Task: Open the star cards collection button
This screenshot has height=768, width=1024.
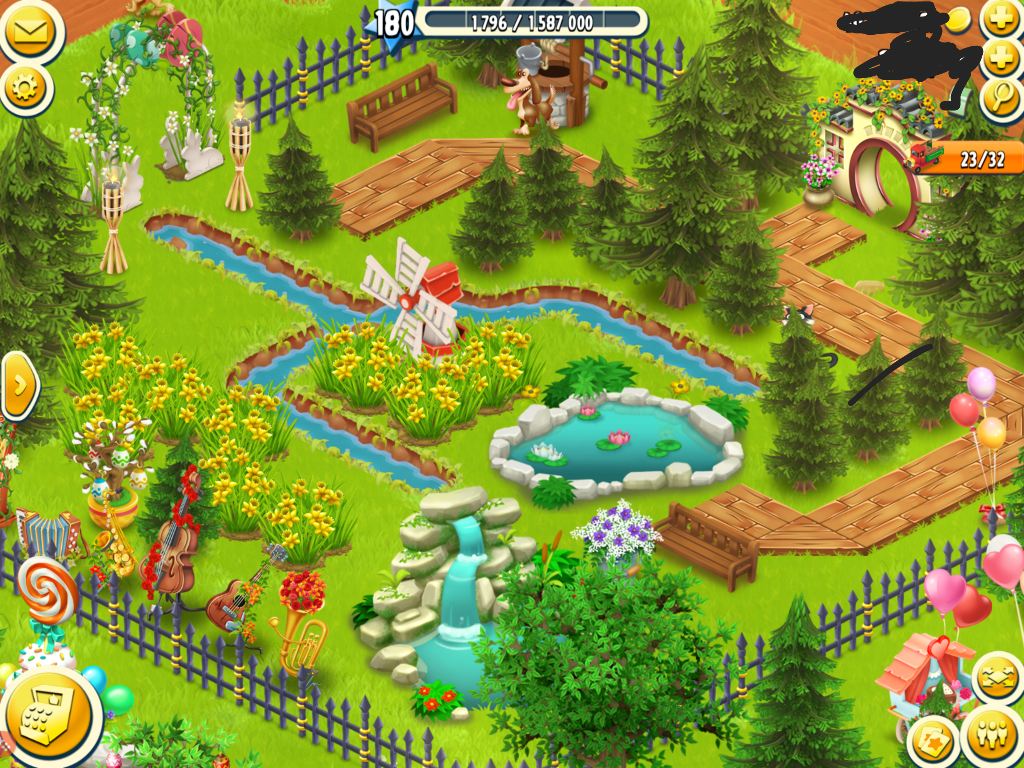Action: [935, 741]
